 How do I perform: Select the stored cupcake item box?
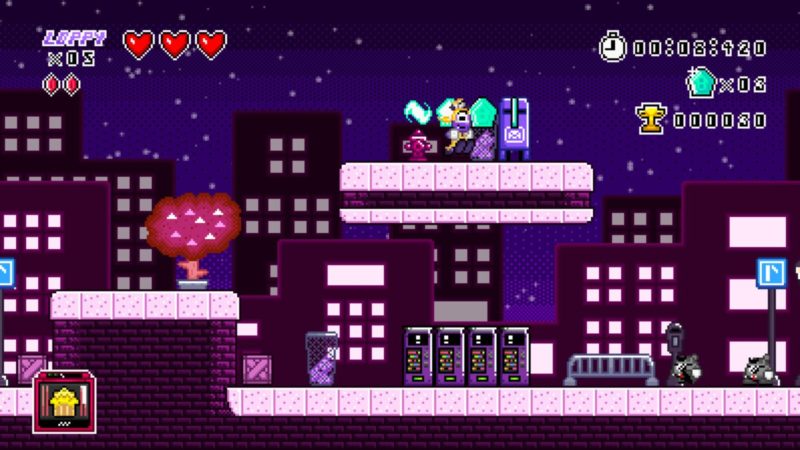click(65, 401)
